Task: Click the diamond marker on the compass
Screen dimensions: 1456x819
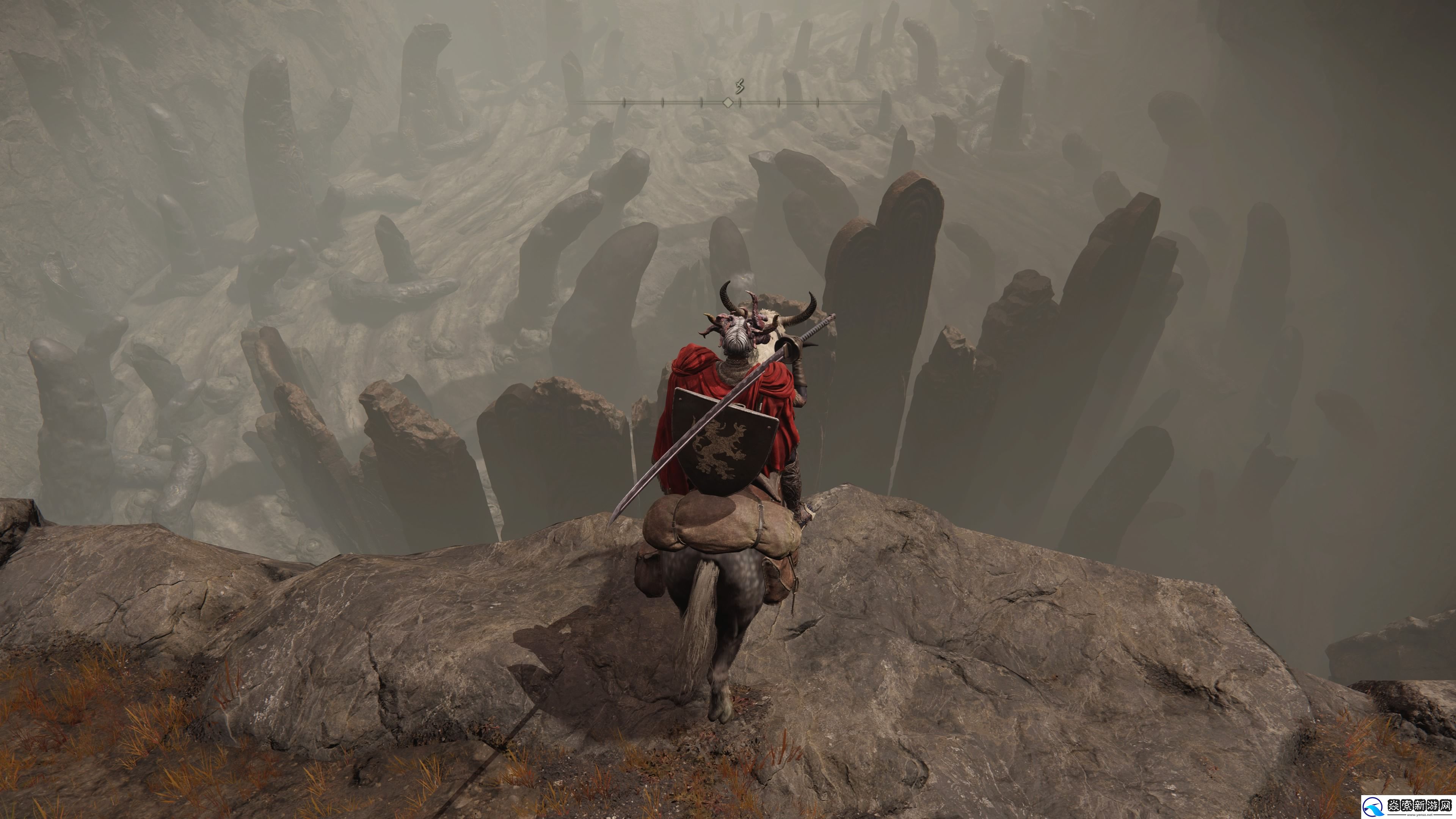Action: [728, 102]
